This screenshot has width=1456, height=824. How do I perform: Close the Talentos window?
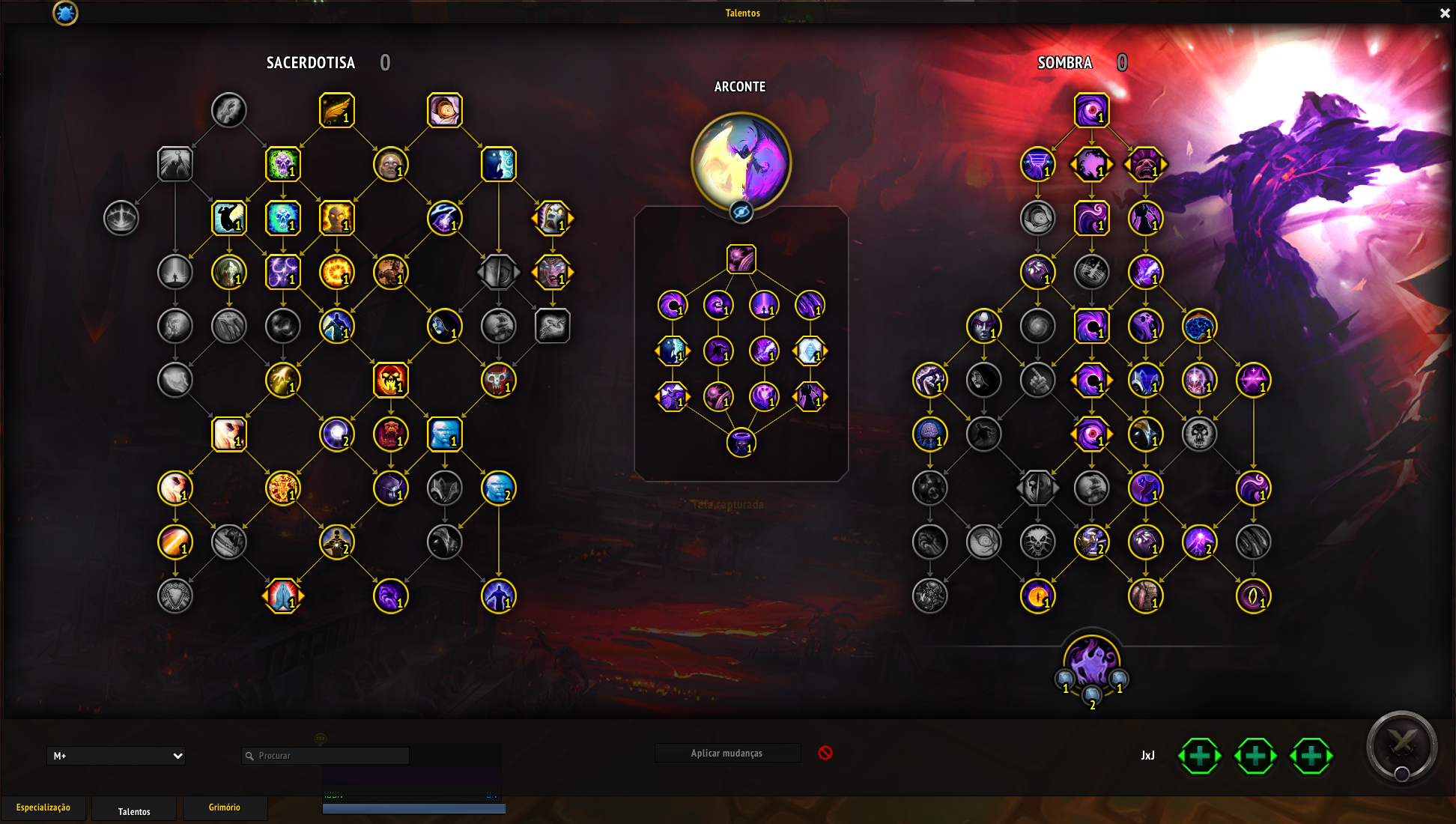[x=1445, y=13]
